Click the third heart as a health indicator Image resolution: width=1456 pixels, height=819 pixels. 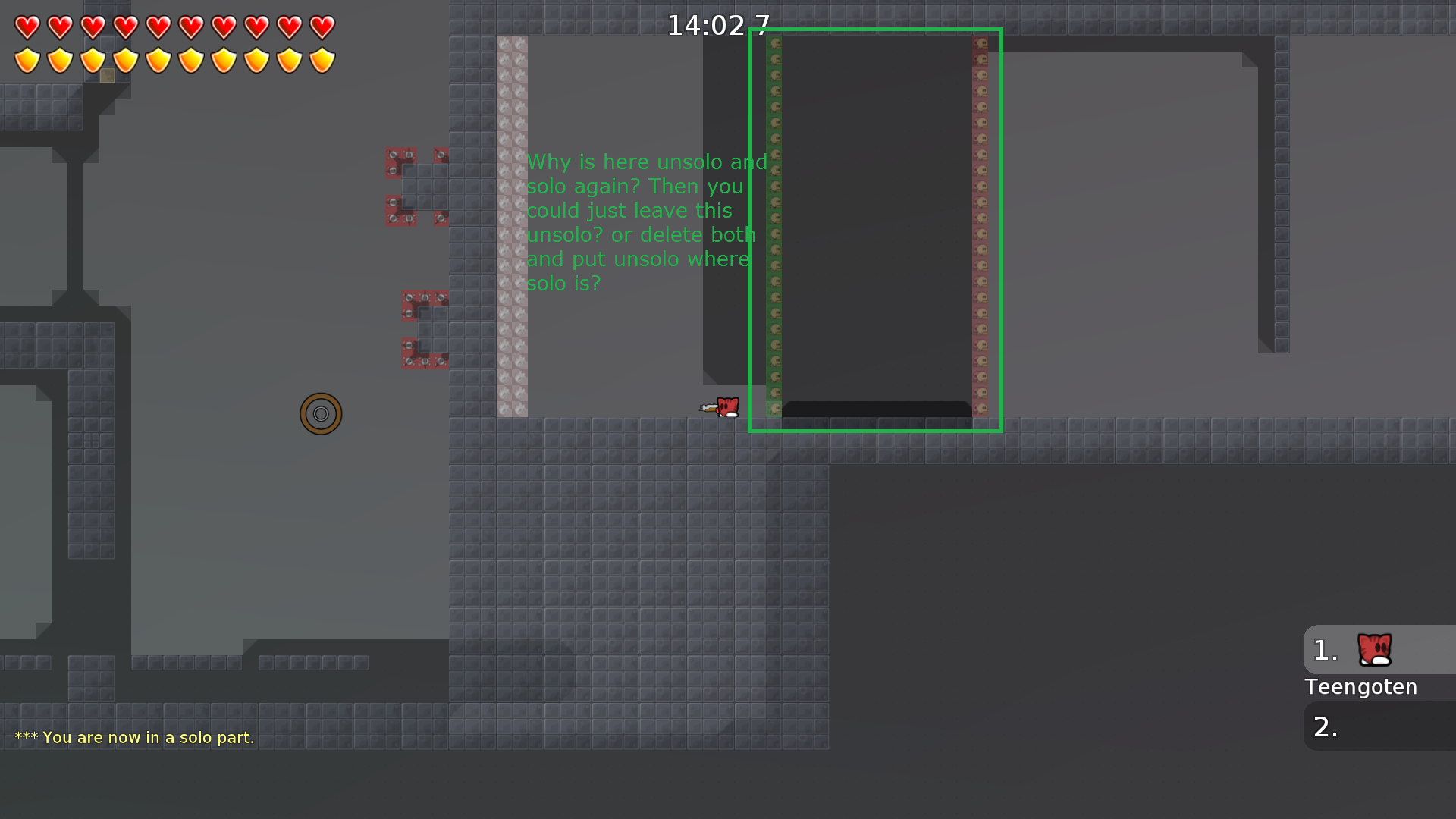(93, 27)
